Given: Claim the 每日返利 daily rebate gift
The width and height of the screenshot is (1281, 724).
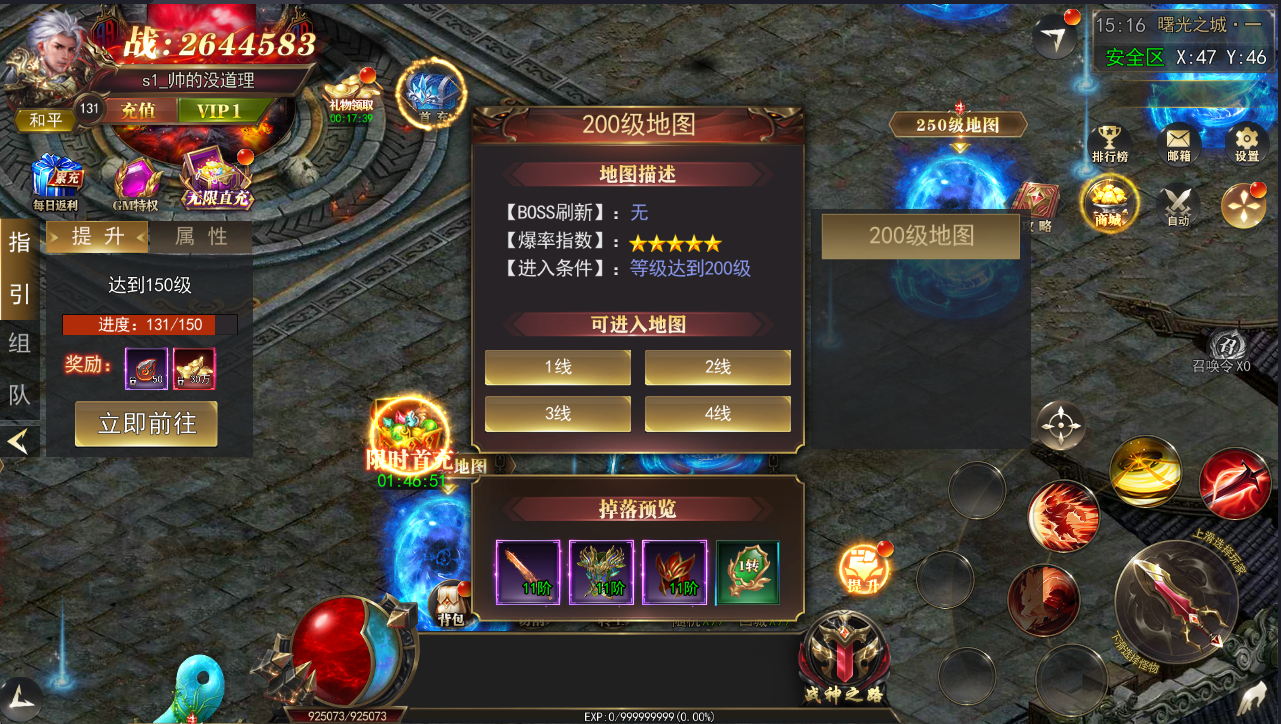Looking at the screenshot, I should click(x=54, y=183).
